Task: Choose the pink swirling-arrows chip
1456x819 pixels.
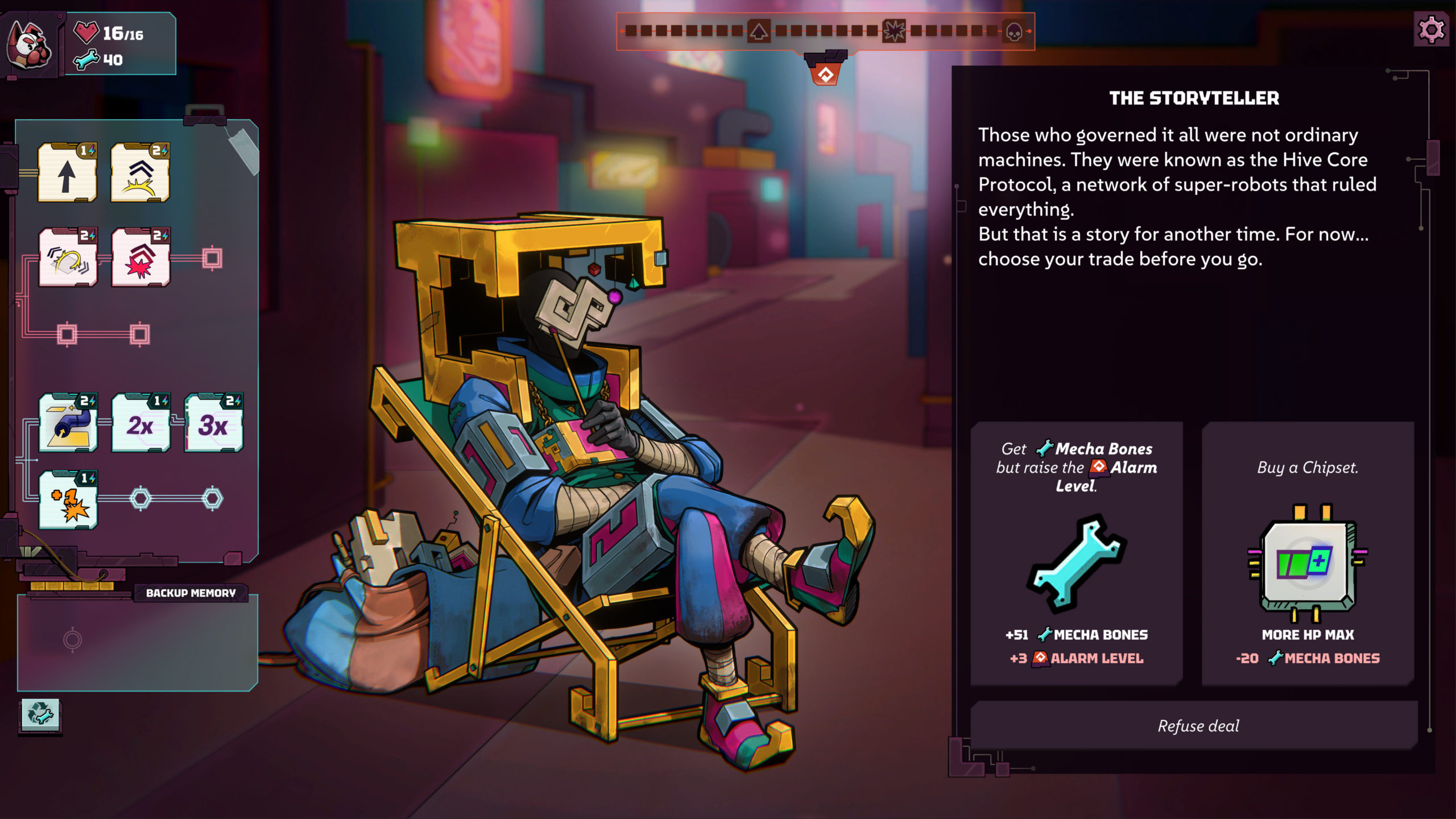Action: 68,258
